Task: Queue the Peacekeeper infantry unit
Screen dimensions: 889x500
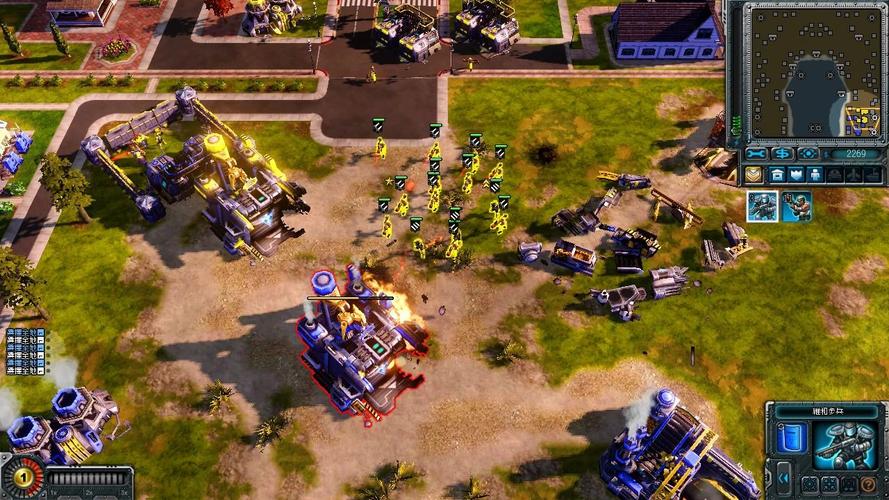Action: tap(762, 206)
